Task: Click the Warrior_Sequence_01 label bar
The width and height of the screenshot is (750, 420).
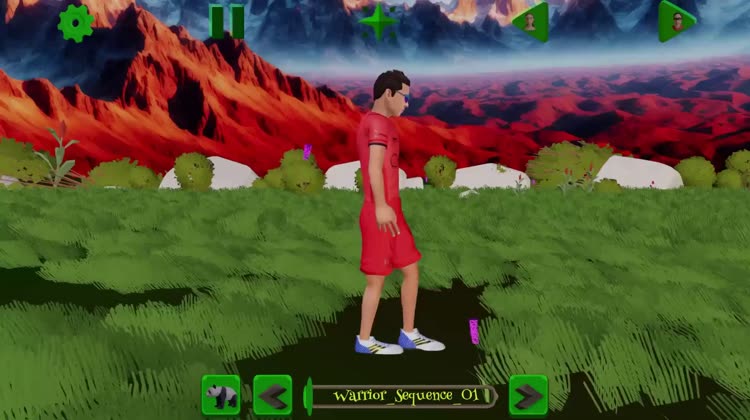Action: [400, 396]
